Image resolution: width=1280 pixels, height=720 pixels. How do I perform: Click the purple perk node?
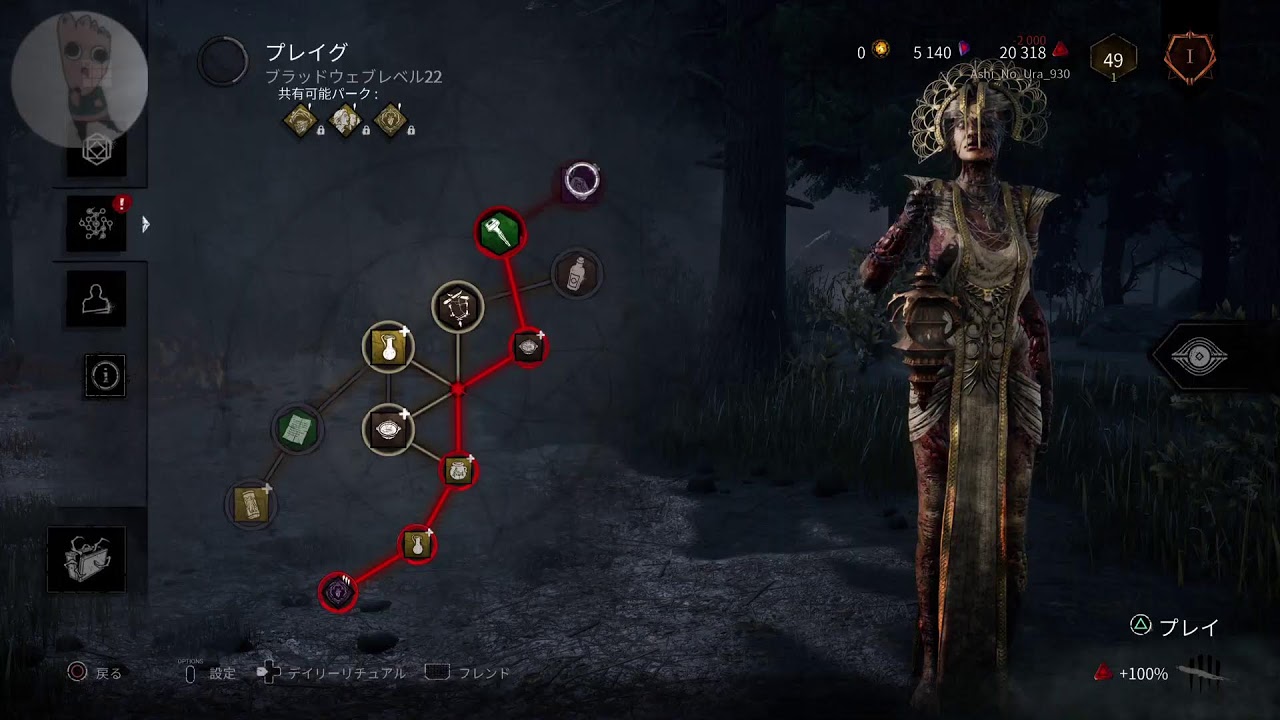(338, 593)
